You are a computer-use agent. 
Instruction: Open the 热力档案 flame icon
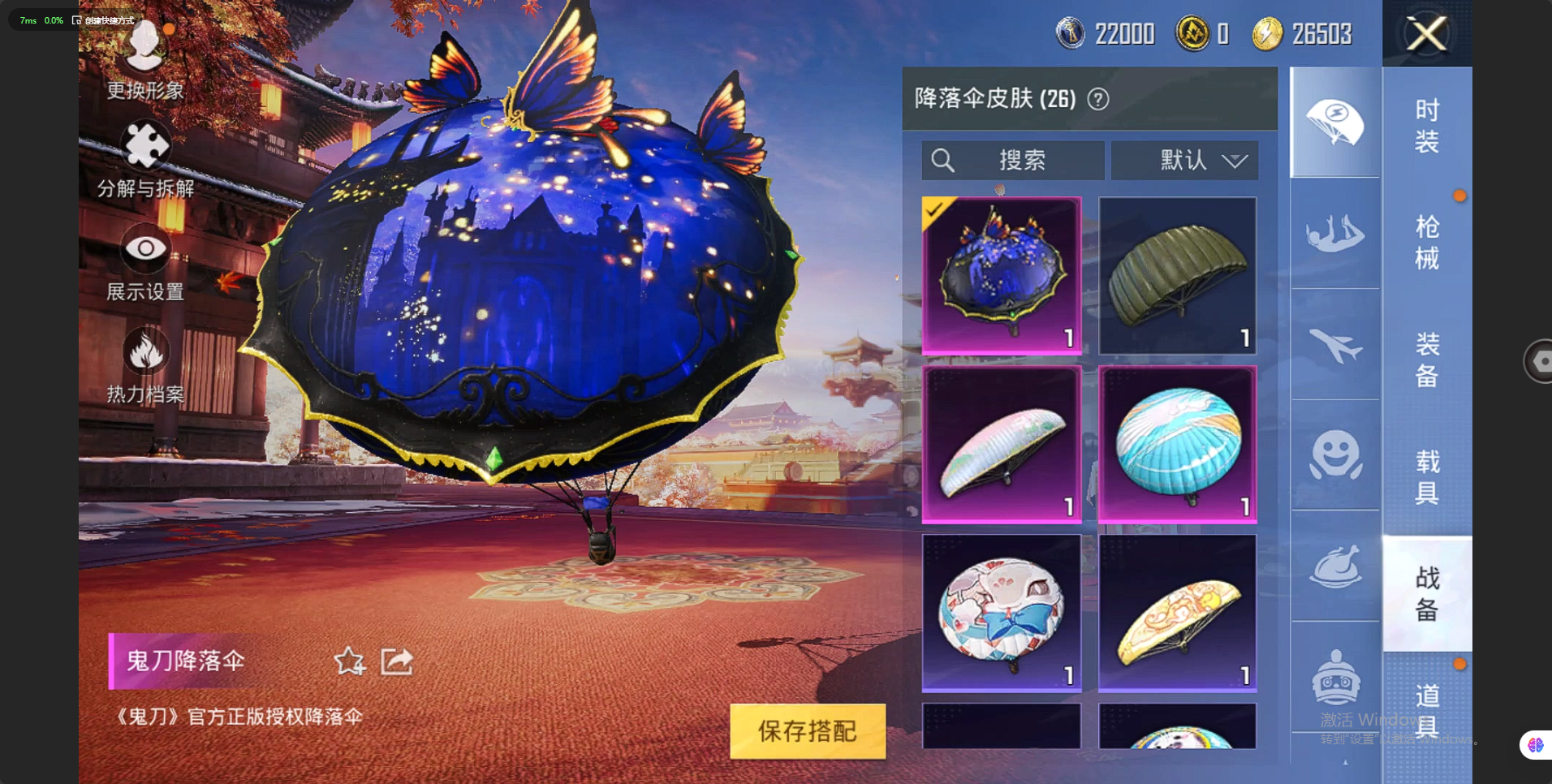click(x=145, y=364)
